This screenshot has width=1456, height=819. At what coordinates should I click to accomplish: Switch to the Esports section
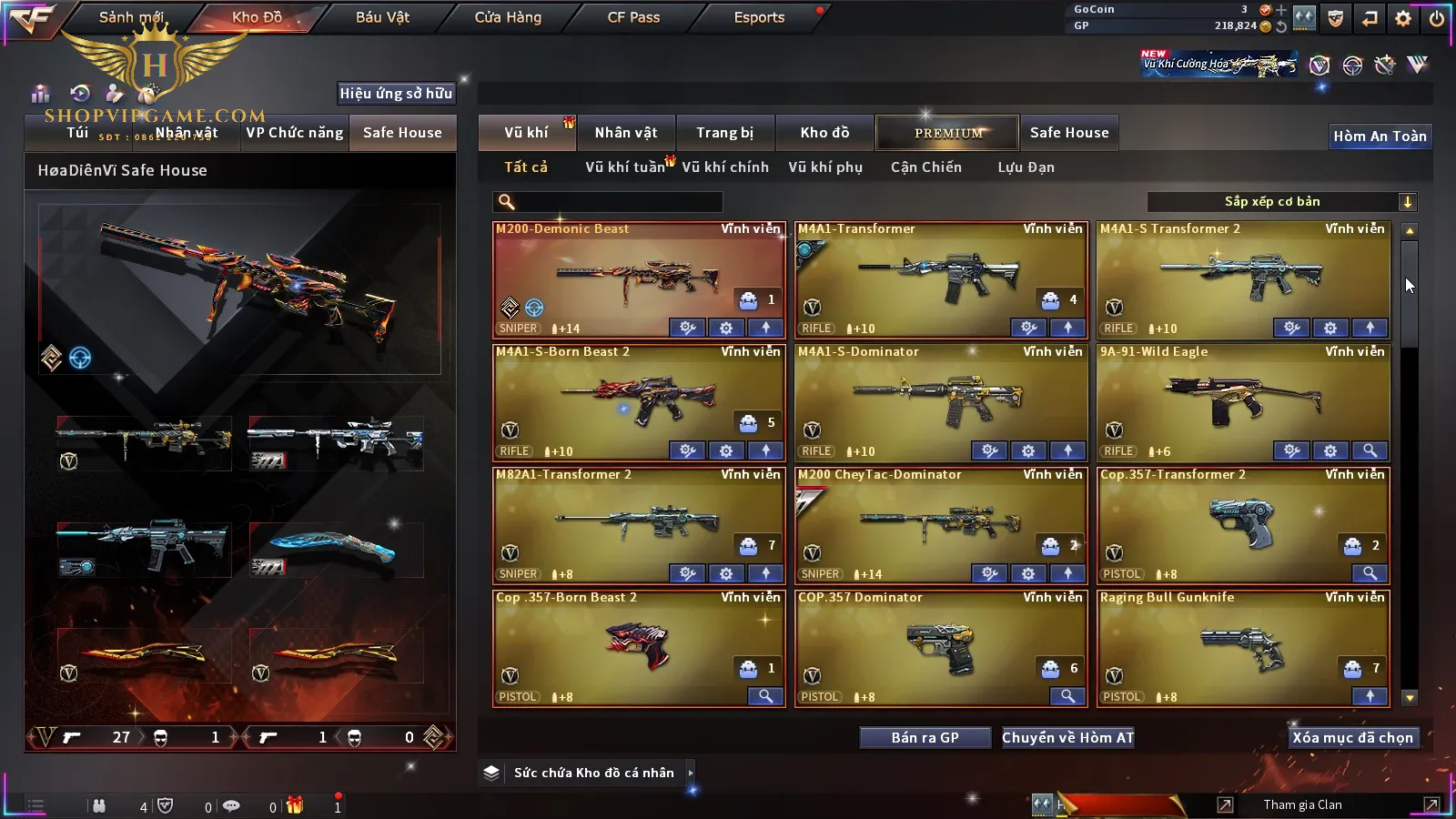759,17
